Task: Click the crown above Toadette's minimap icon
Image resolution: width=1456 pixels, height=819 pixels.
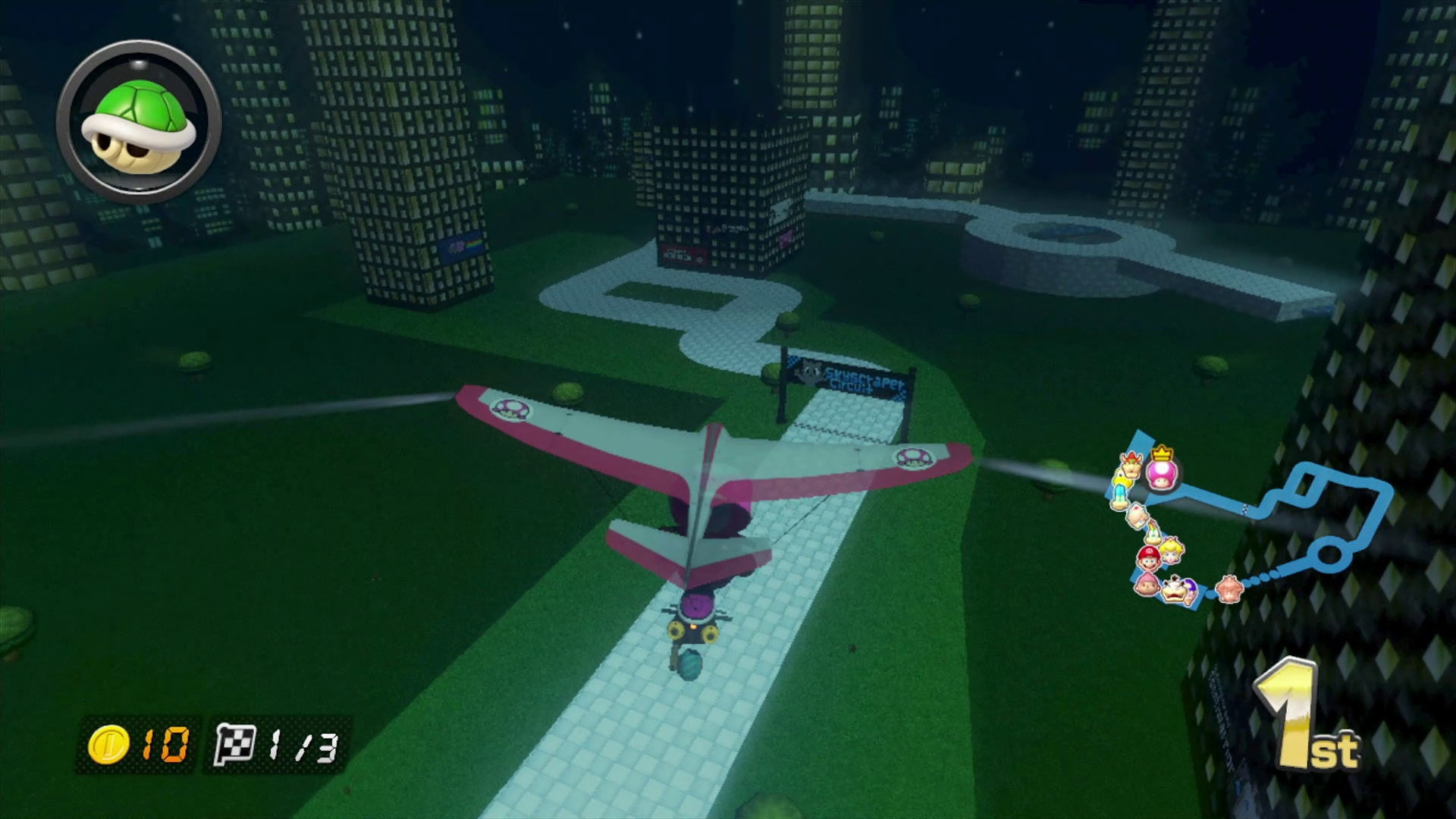Action: pos(1162,452)
